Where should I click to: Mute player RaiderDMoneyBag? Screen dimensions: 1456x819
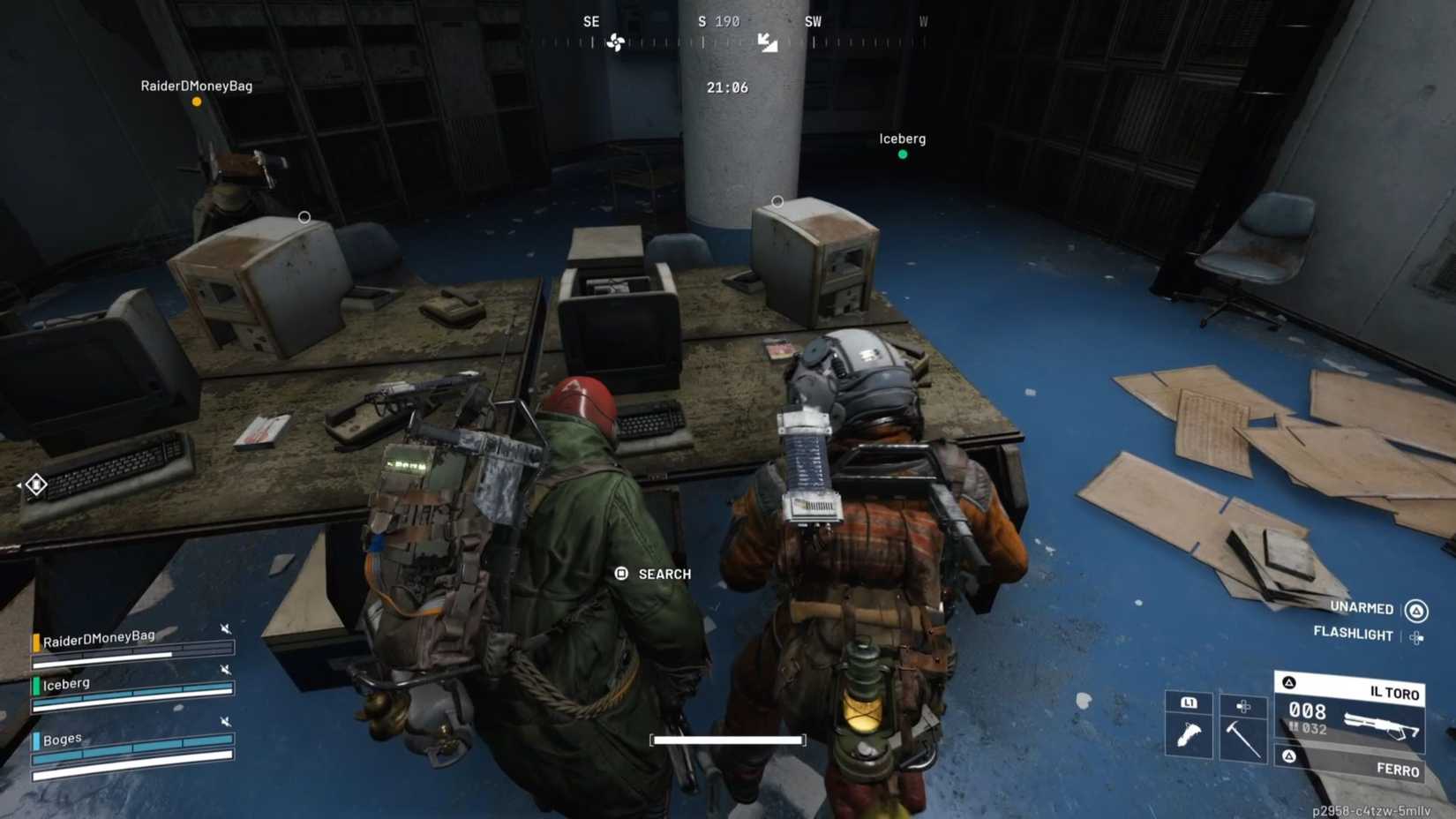pos(226,628)
